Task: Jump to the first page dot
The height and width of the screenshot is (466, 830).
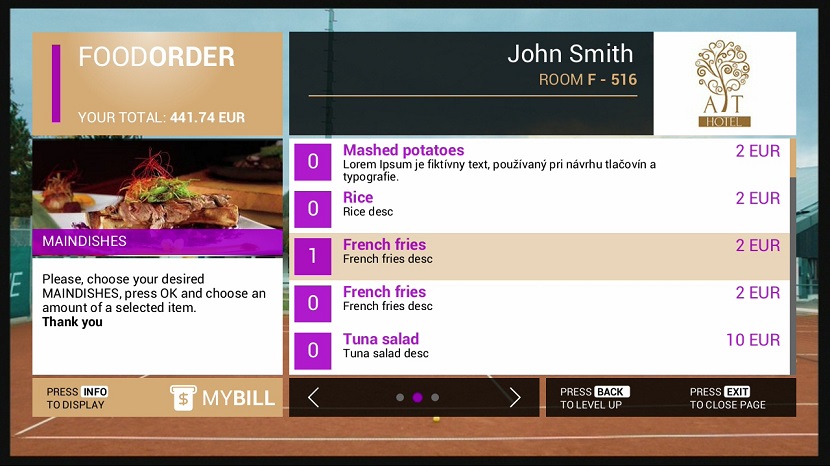Action: [400, 398]
